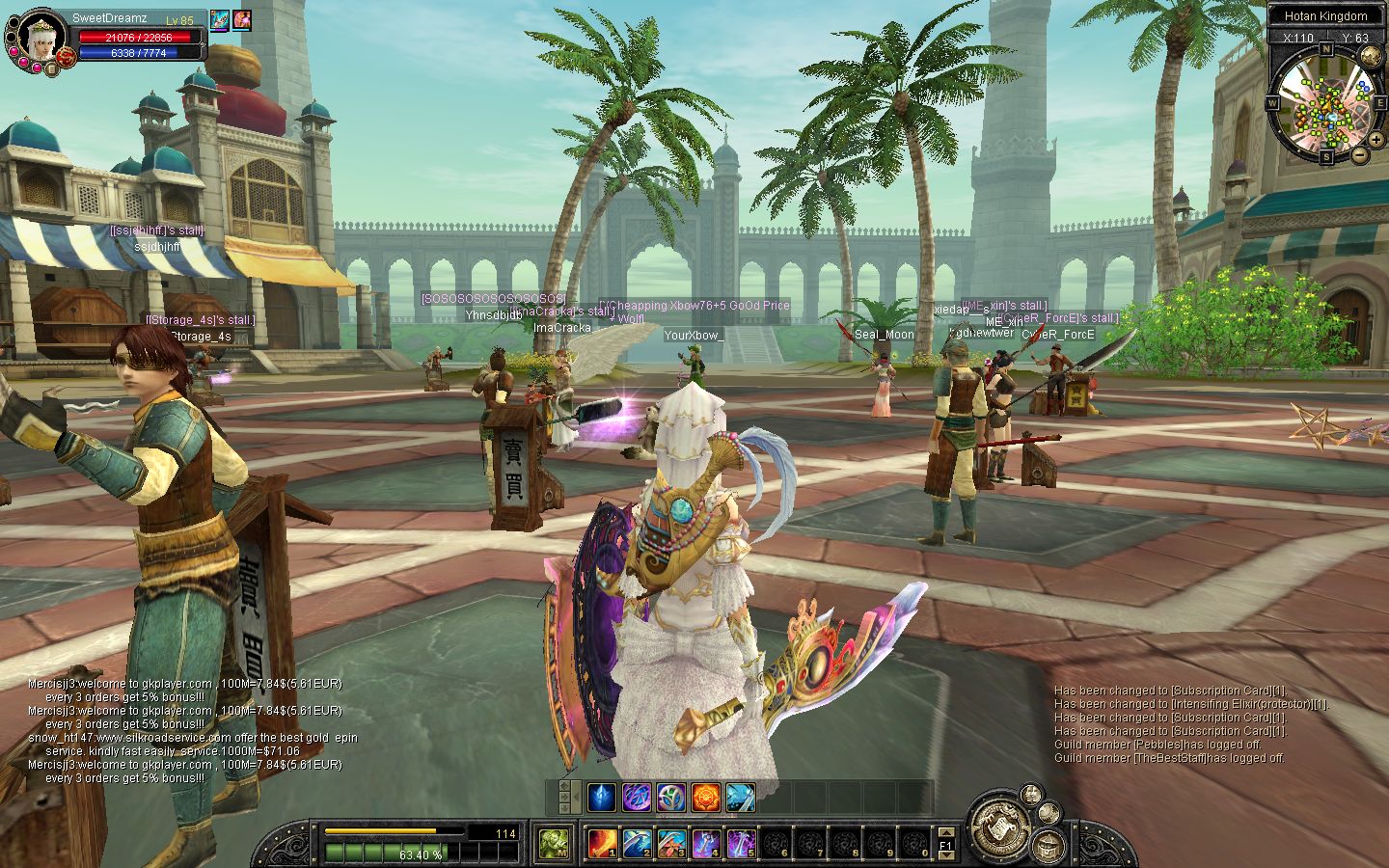Open the small E button under portrait
This screenshot has width=1389, height=868.
click(52, 68)
